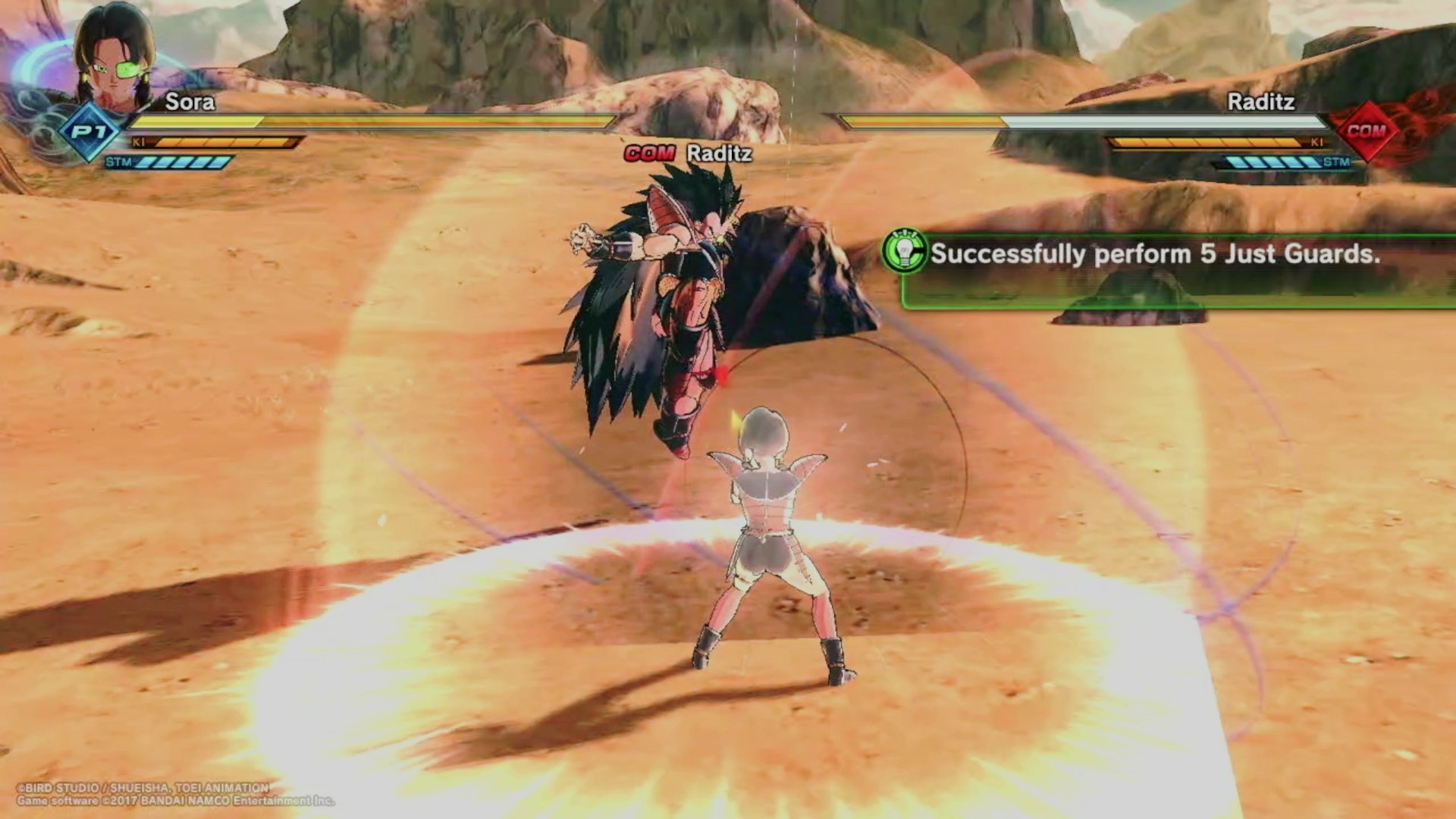The width and height of the screenshot is (1456, 819).
Task: Select the blue P1 diamond badge
Action: pos(90,132)
